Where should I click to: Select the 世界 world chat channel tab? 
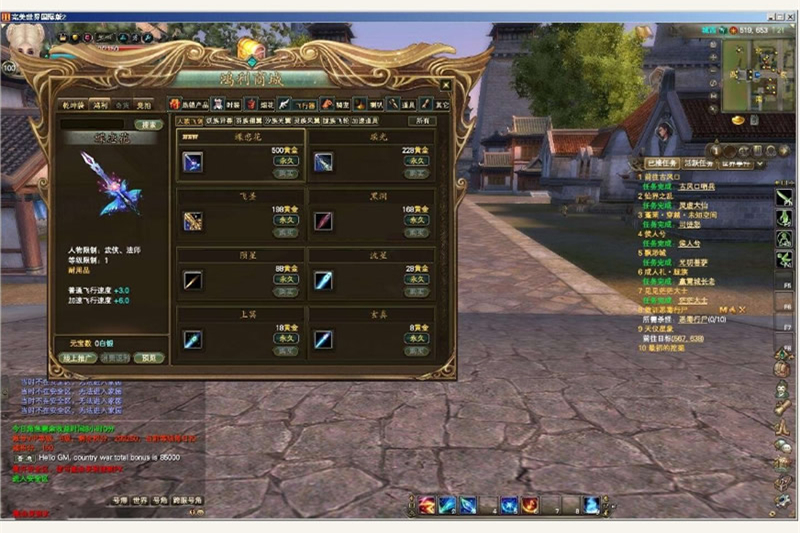click(140, 498)
